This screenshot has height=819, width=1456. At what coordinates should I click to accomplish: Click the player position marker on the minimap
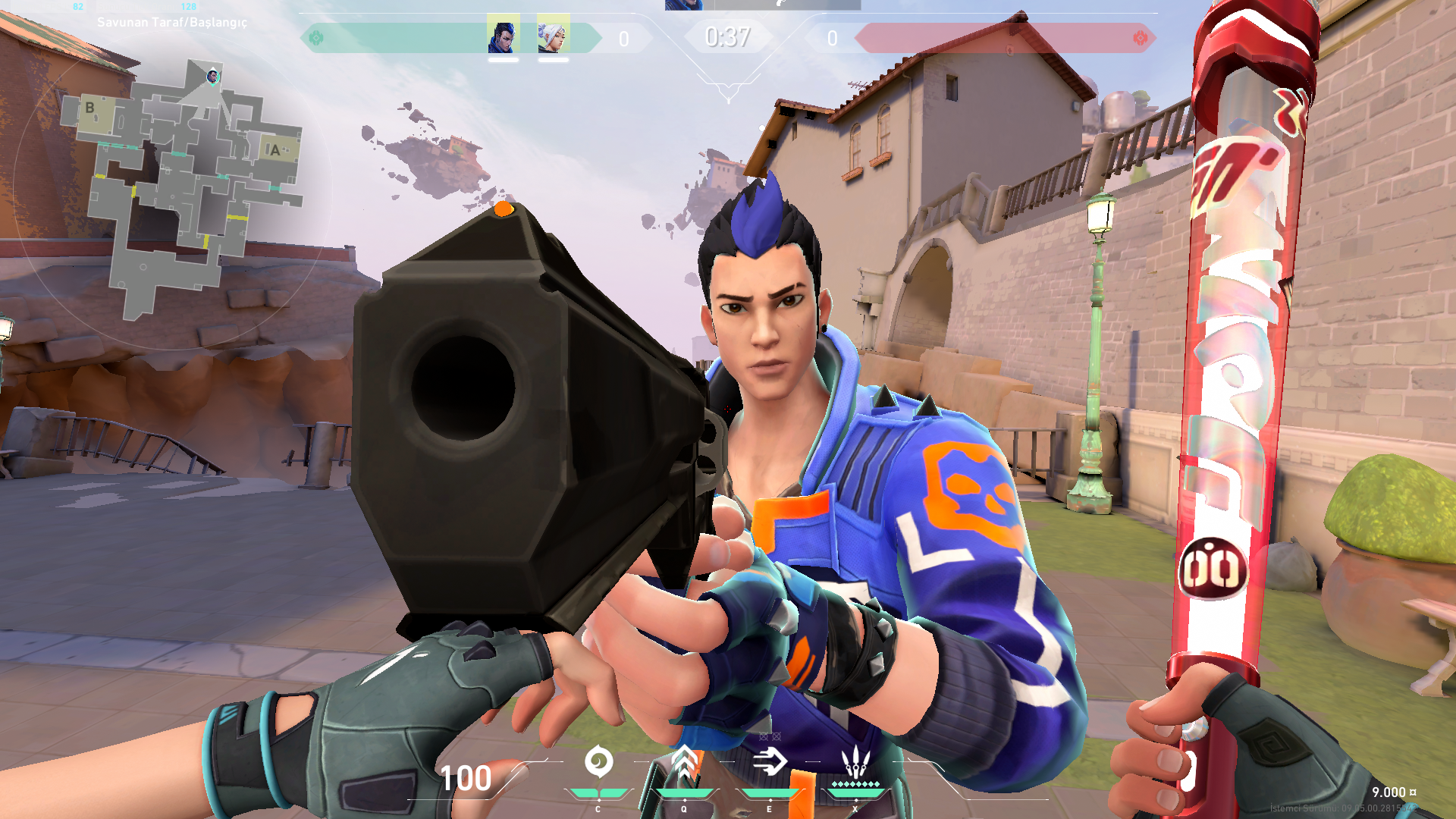[213, 76]
